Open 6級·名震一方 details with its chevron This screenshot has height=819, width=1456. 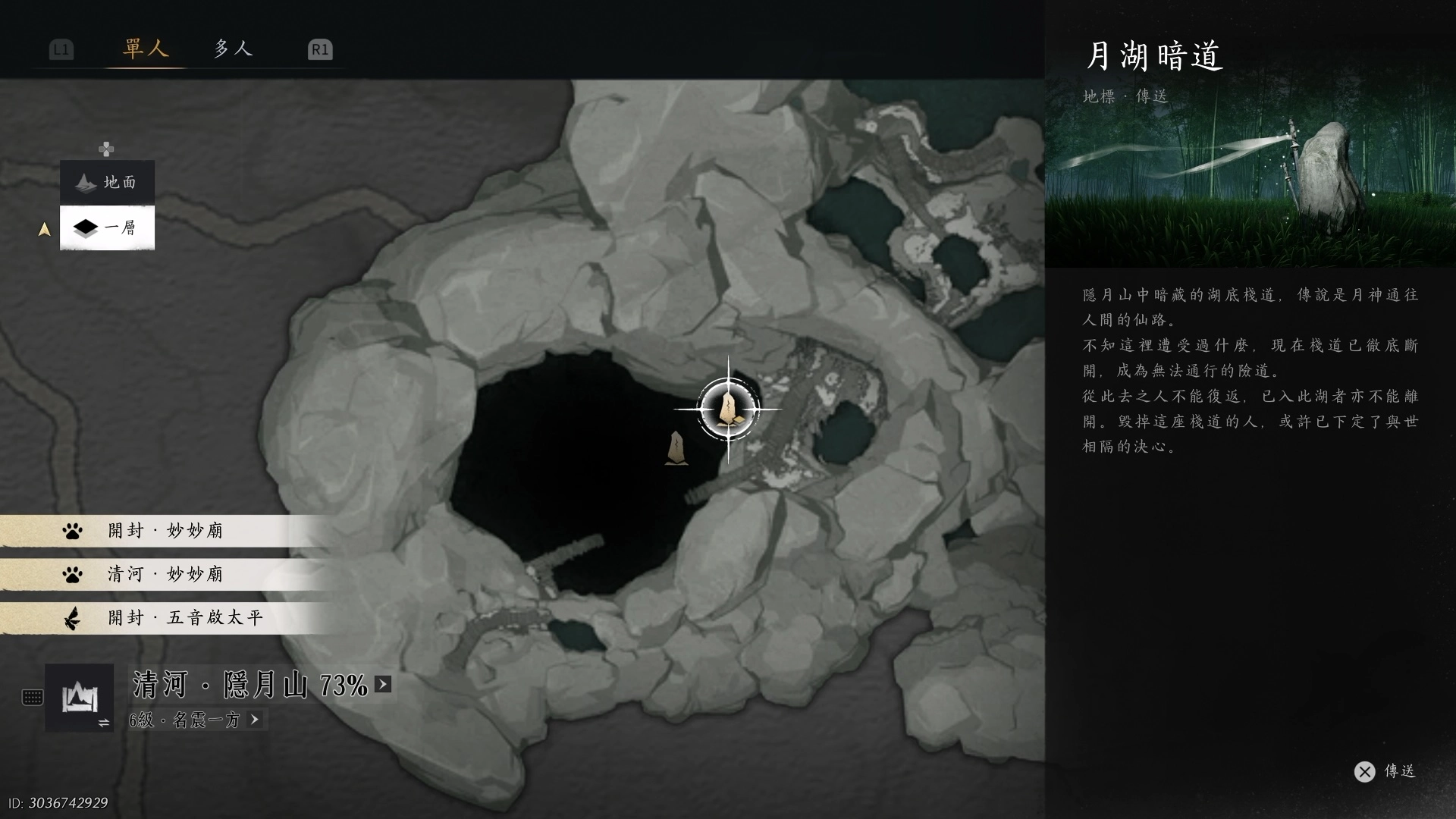(255, 720)
